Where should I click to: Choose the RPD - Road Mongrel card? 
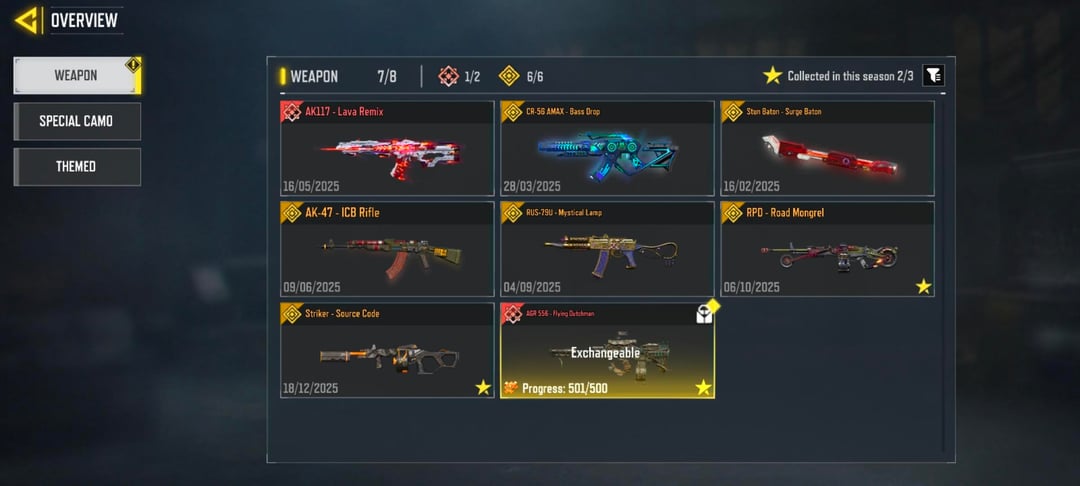[x=827, y=249]
